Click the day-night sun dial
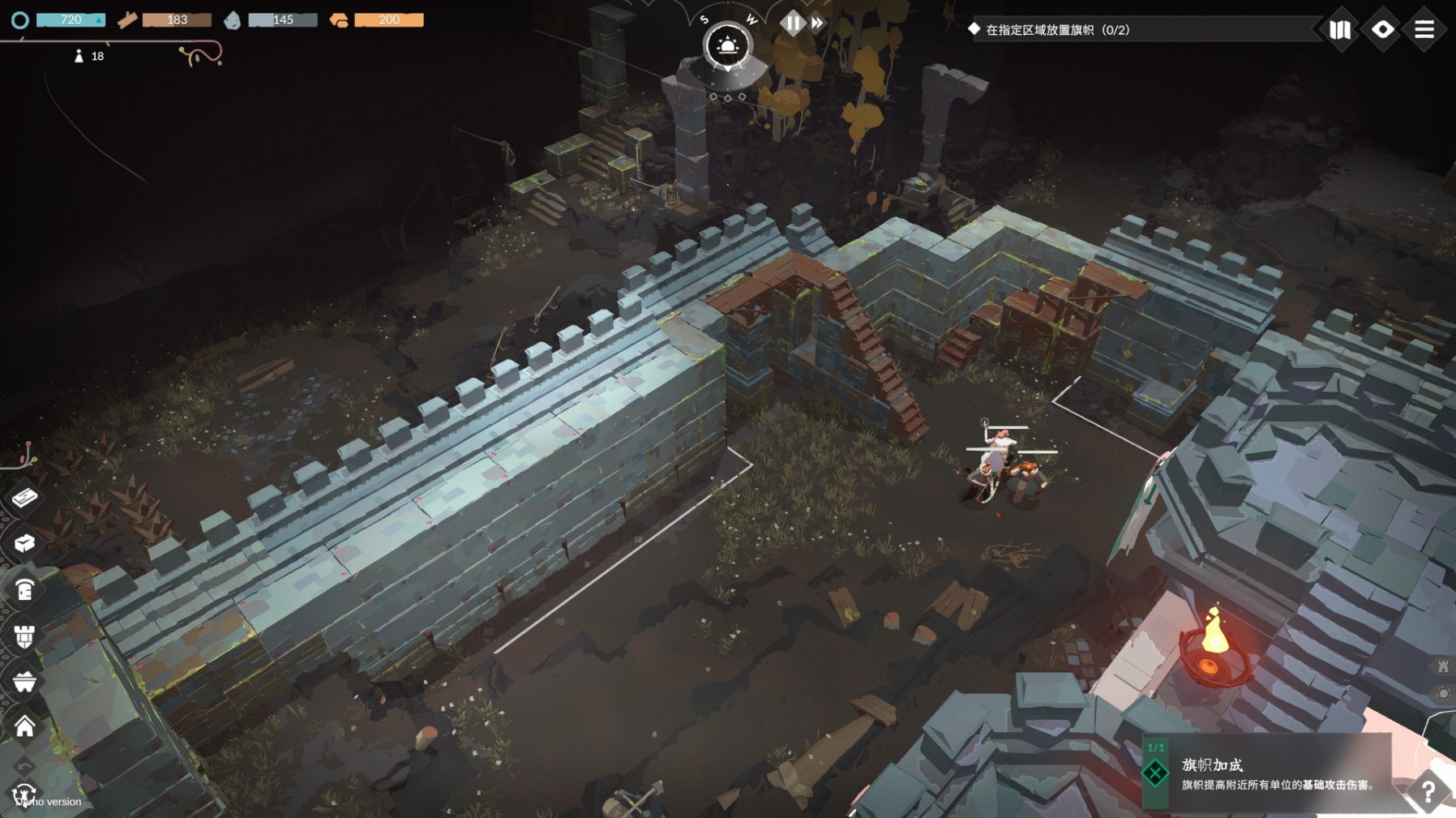 click(726, 46)
